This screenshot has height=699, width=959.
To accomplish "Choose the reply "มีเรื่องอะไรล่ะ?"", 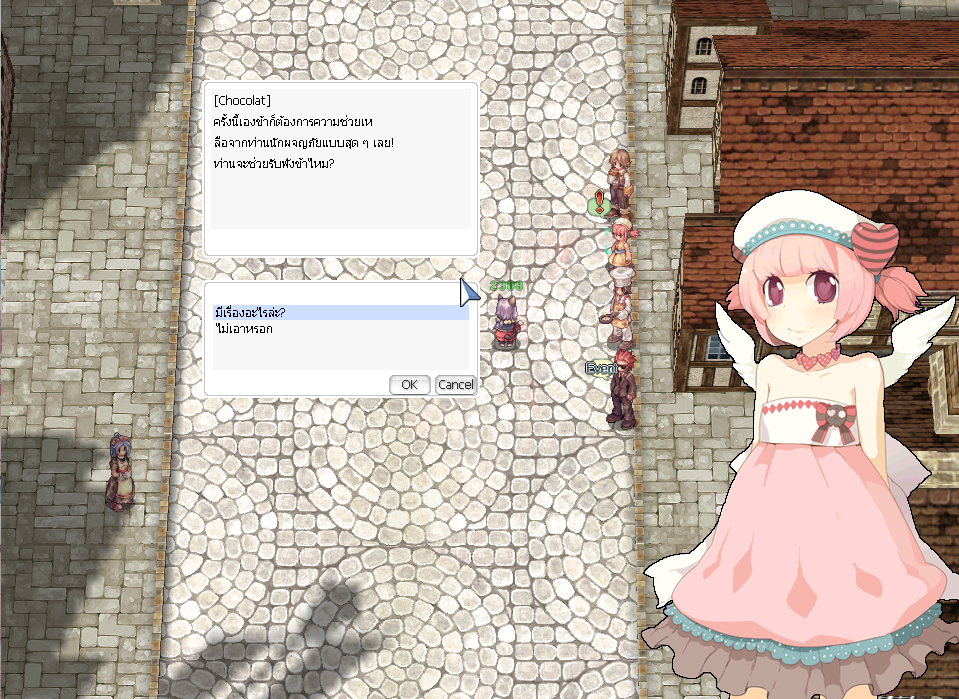I will [250, 313].
